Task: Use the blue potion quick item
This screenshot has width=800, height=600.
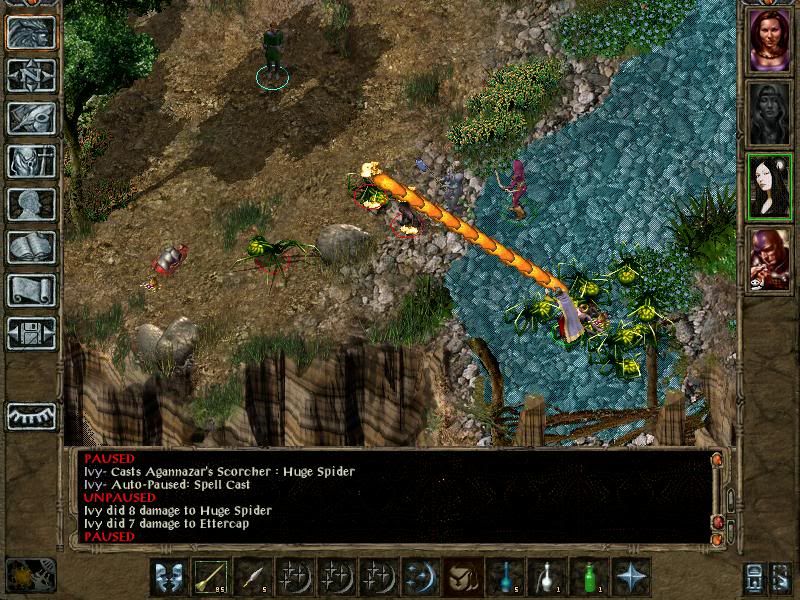Action: (x=504, y=577)
